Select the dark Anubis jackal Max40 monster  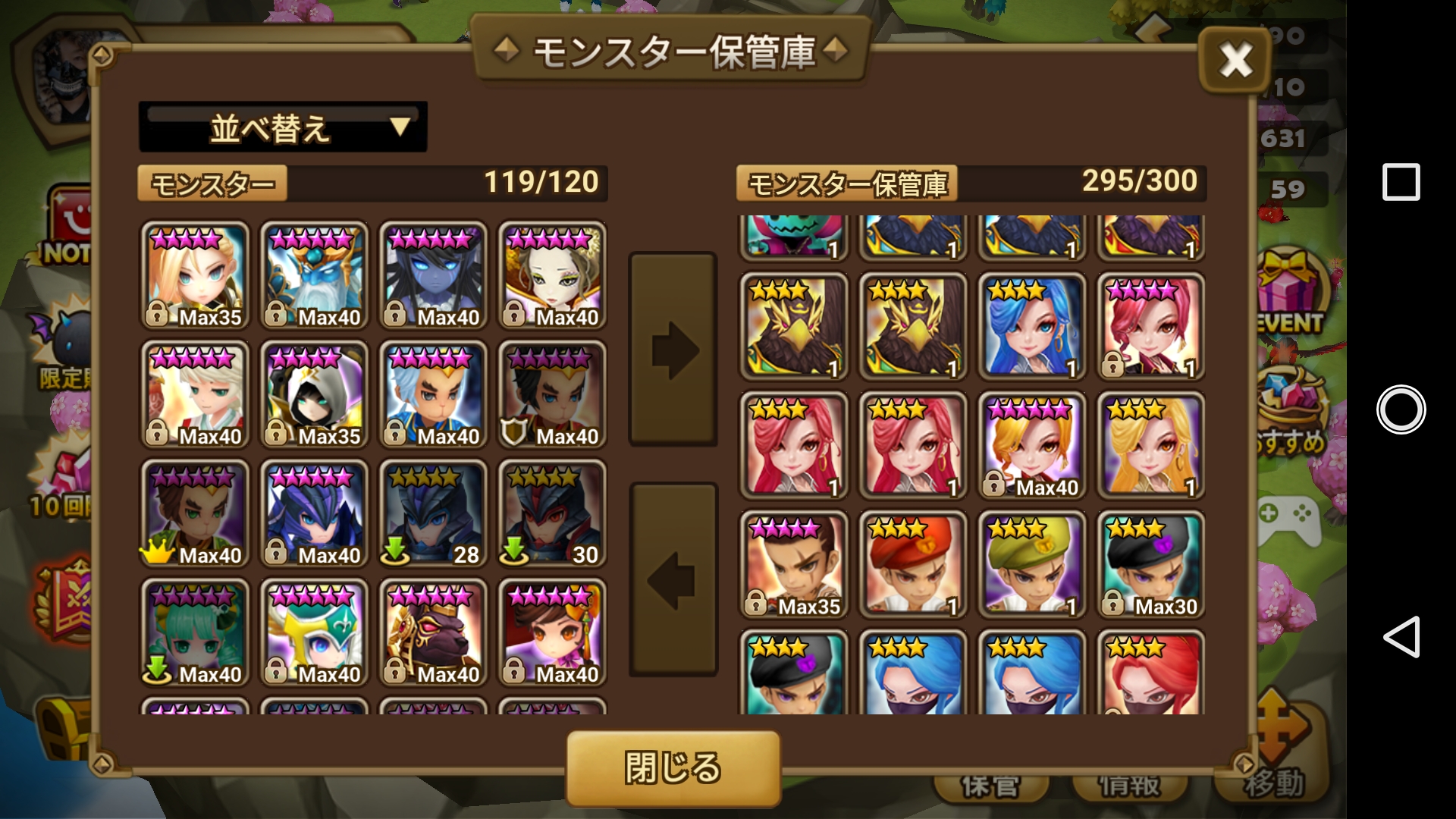click(433, 632)
